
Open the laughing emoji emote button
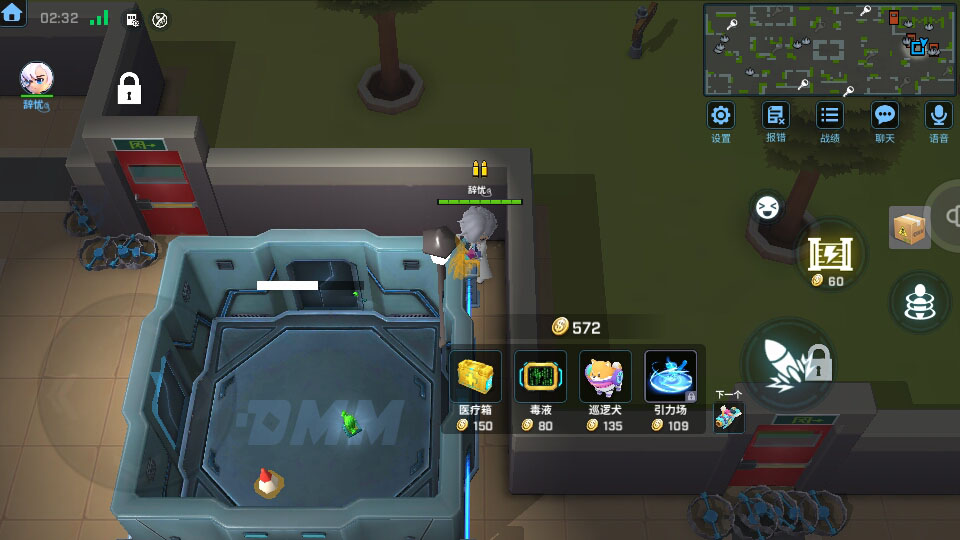tap(768, 208)
